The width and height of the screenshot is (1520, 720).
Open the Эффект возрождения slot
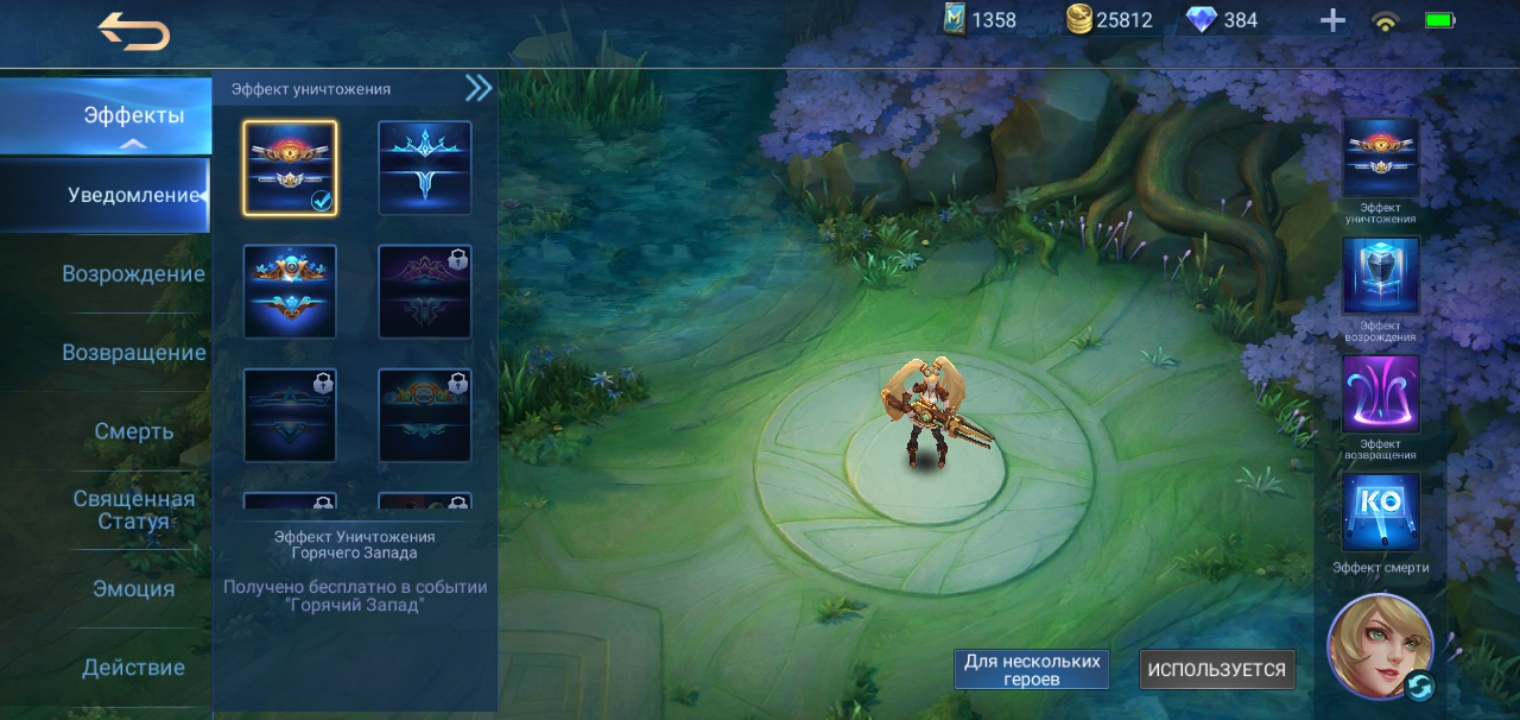1380,277
